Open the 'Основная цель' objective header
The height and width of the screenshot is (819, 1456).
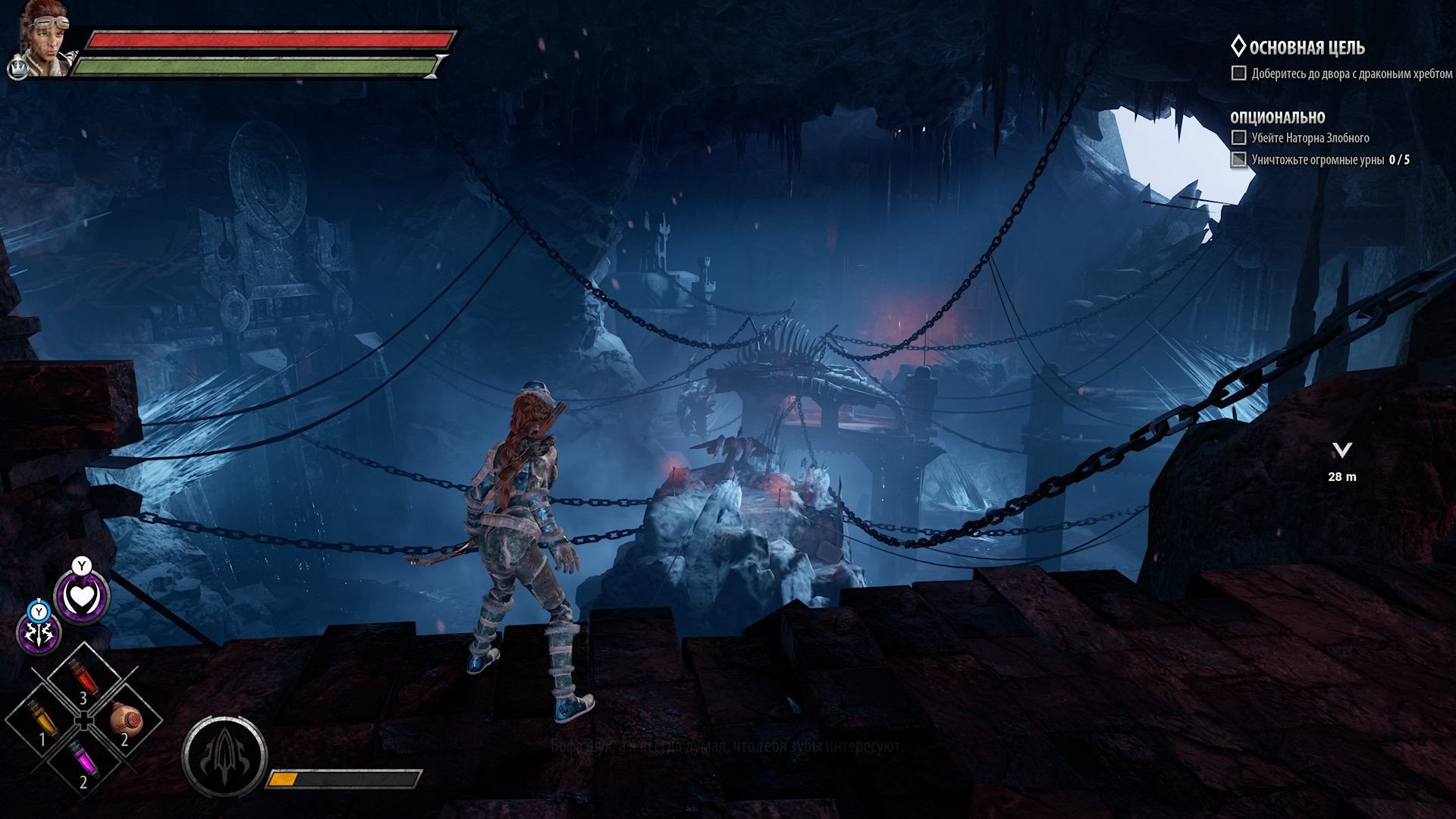pos(1307,48)
